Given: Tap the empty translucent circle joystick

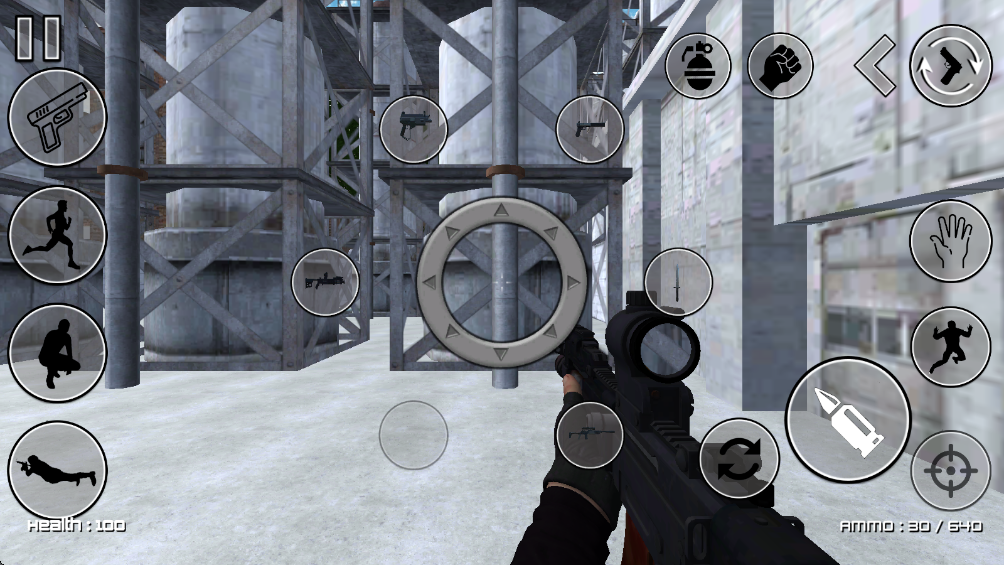Looking at the screenshot, I should tap(413, 435).
